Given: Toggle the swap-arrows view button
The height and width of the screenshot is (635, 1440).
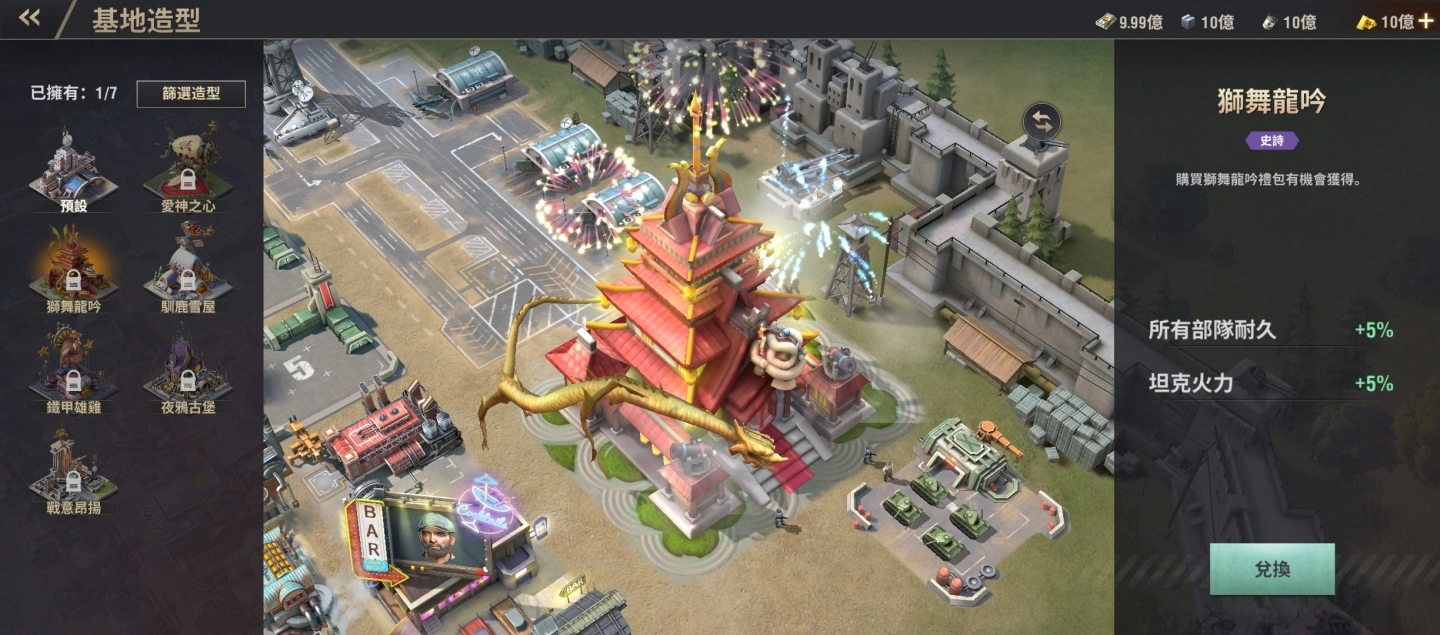Looking at the screenshot, I should click(x=1042, y=122).
